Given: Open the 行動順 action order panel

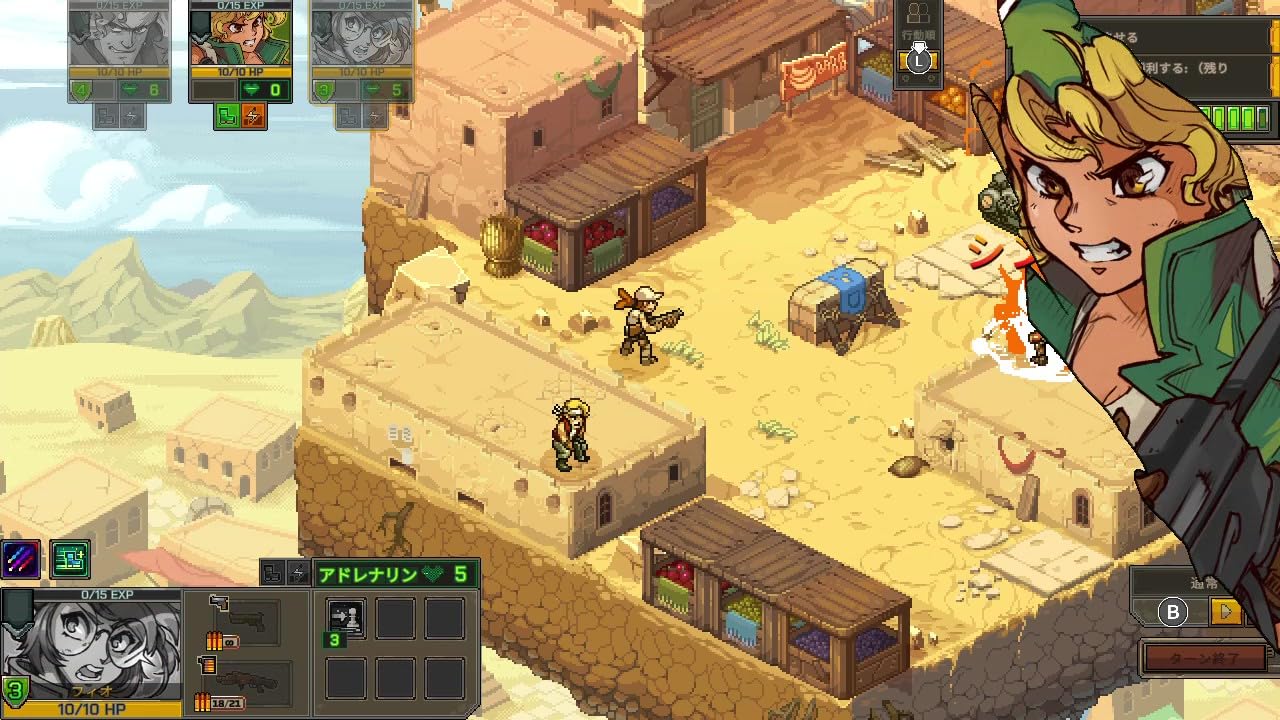Looking at the screenshot, I should coord(918,35).
